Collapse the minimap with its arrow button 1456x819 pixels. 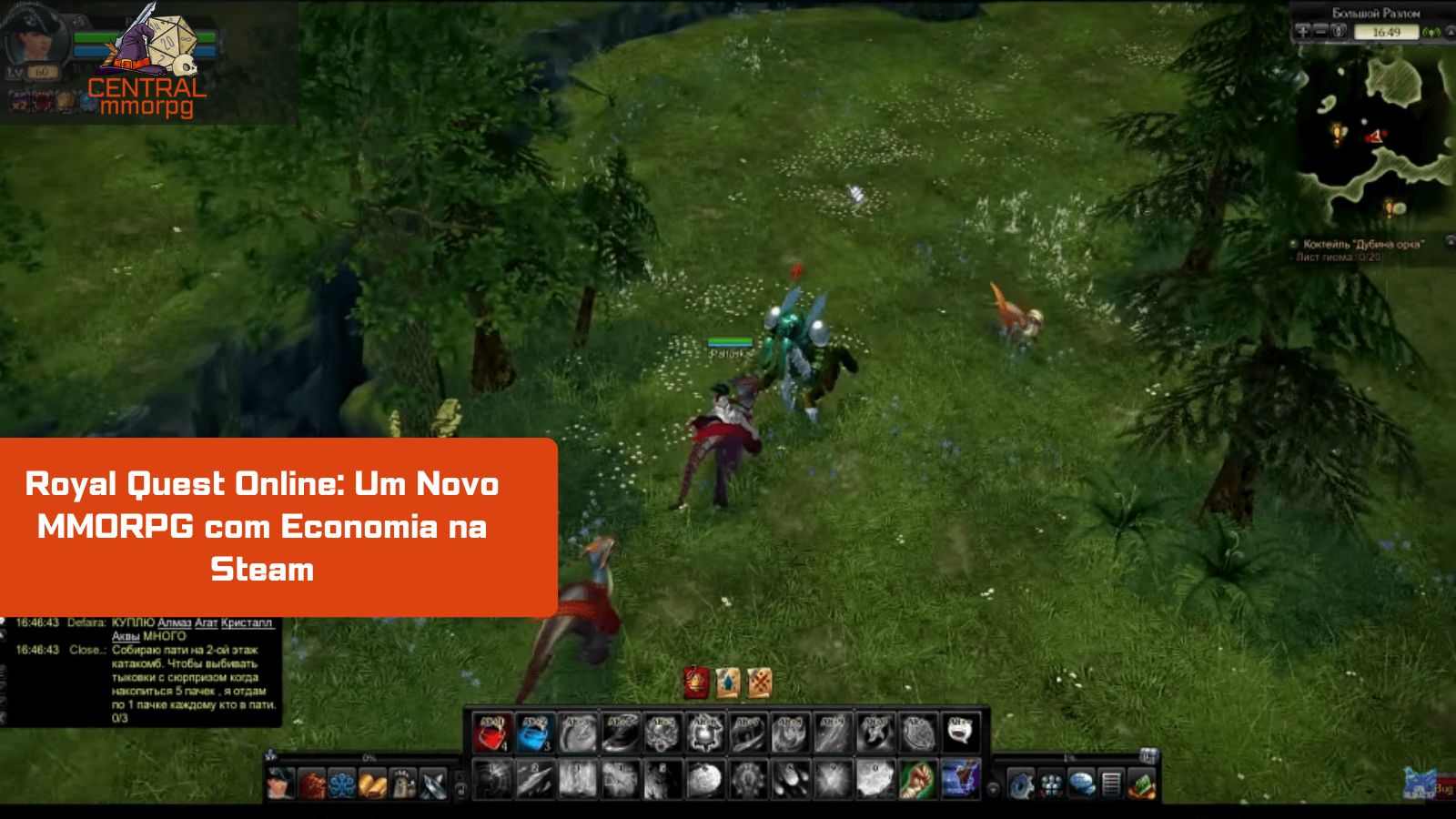1449,33
